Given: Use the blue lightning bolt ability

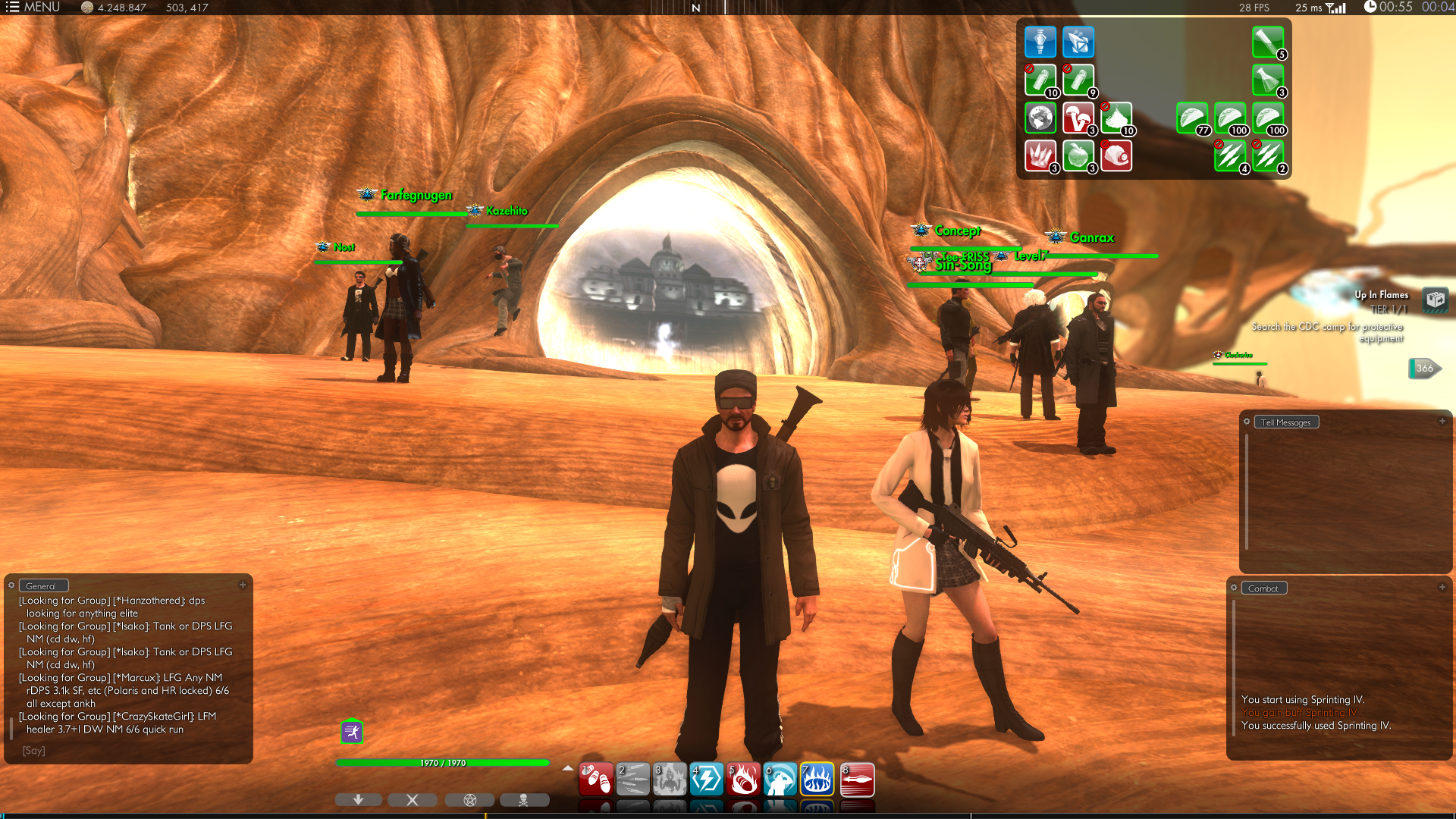Looking at the screenshot, I should (x=707, y=780).
